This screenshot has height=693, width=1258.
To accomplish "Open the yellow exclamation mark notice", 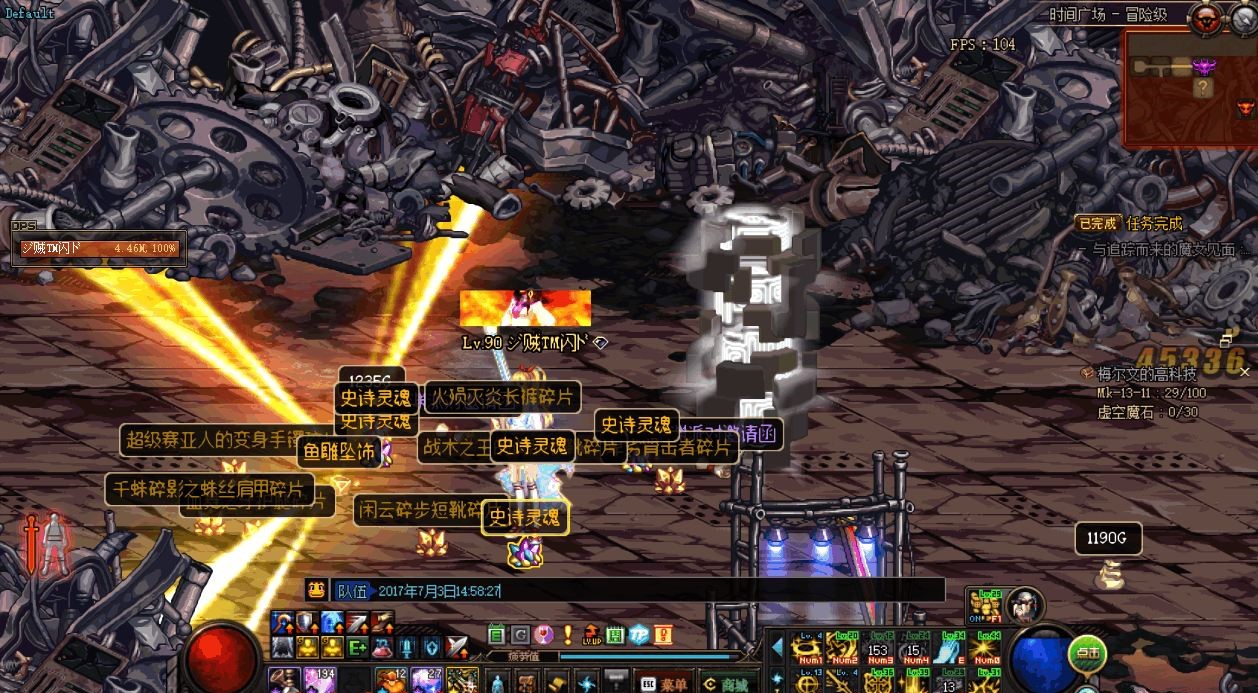I will coord(567,634).
